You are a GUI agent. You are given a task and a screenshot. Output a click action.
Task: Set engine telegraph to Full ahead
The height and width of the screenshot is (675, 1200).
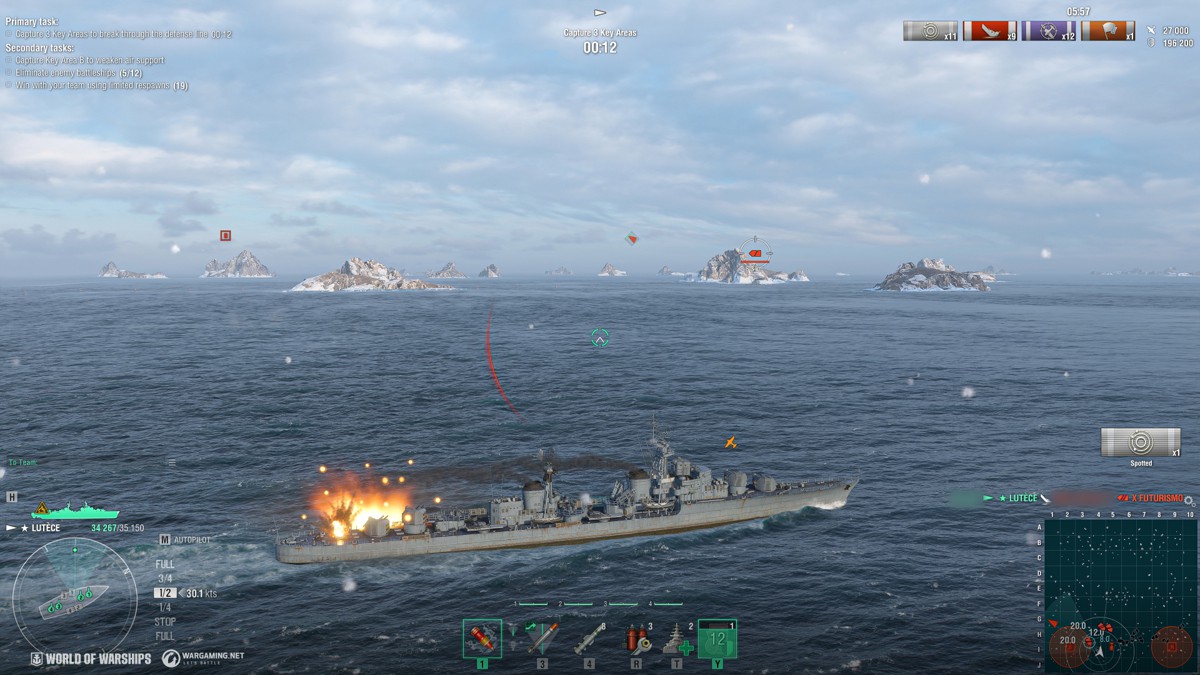click(x=165, y=564)
